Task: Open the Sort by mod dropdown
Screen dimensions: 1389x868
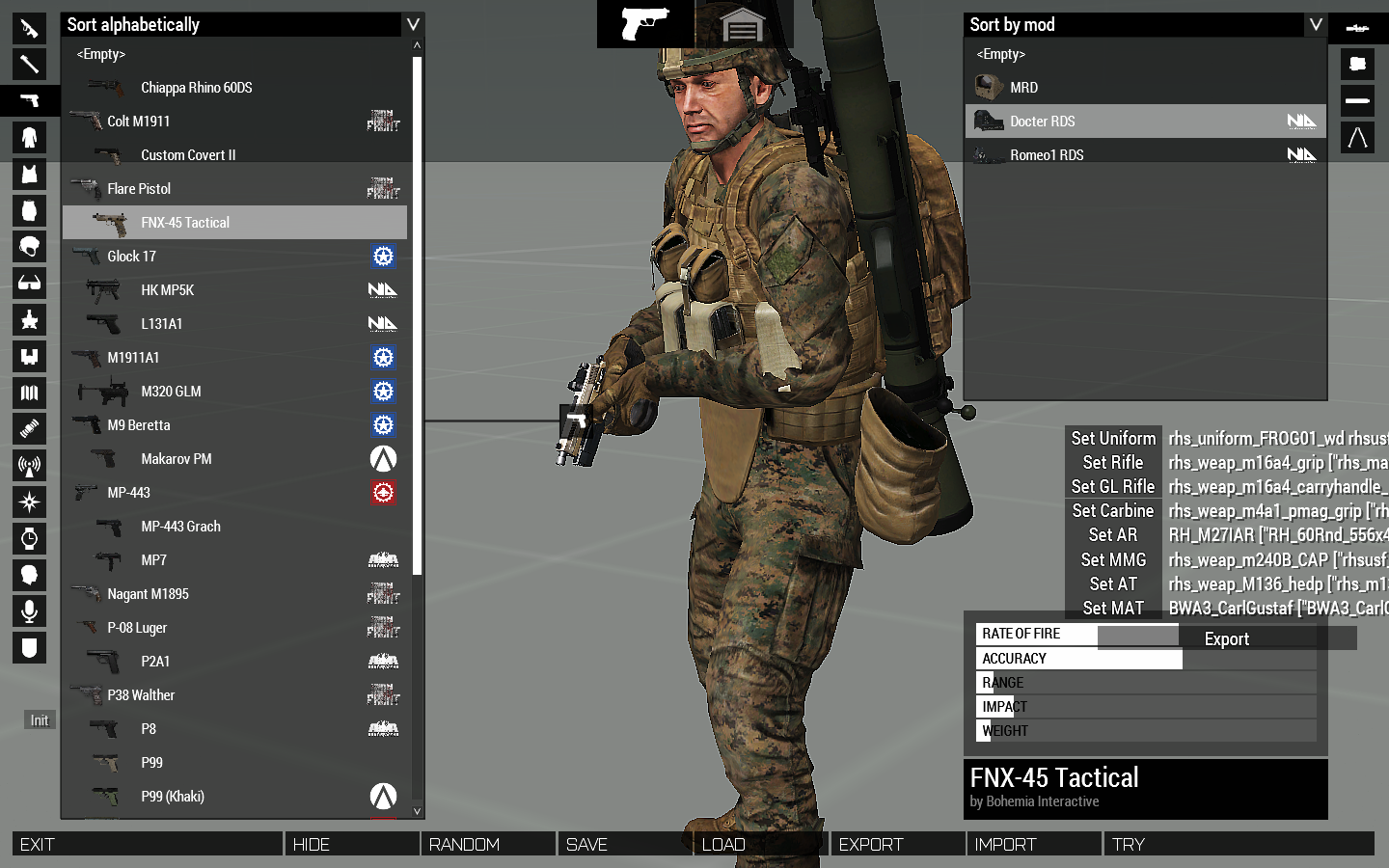Action: (1138, 24)
